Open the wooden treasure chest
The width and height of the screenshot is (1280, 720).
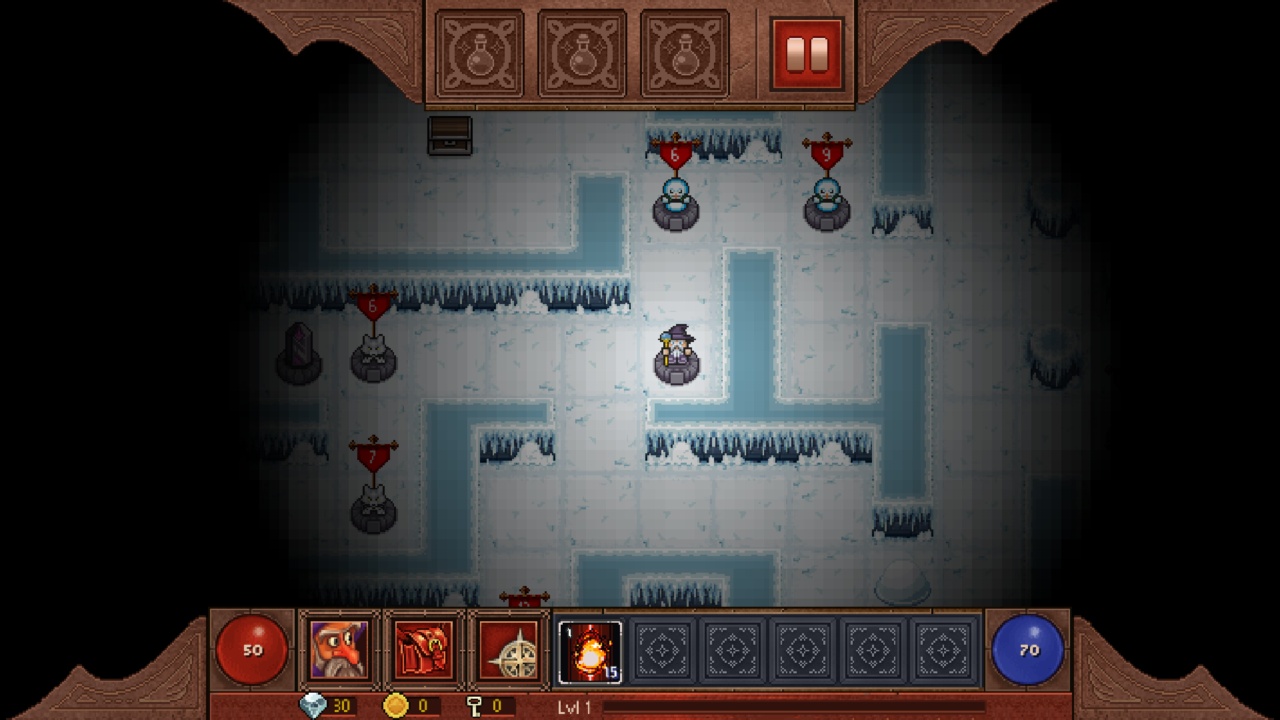[x=449, y=135]
